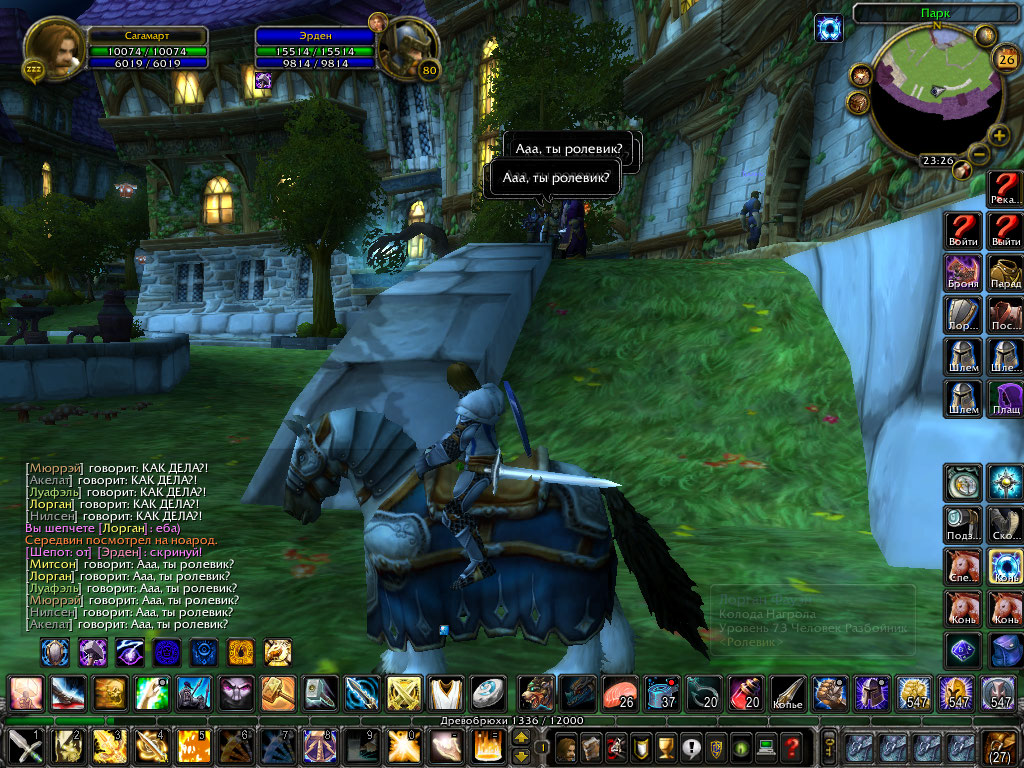Screen dimensions: 1024x768
Task: Select the Сагамарт player portrait
Action: point(53,47)
